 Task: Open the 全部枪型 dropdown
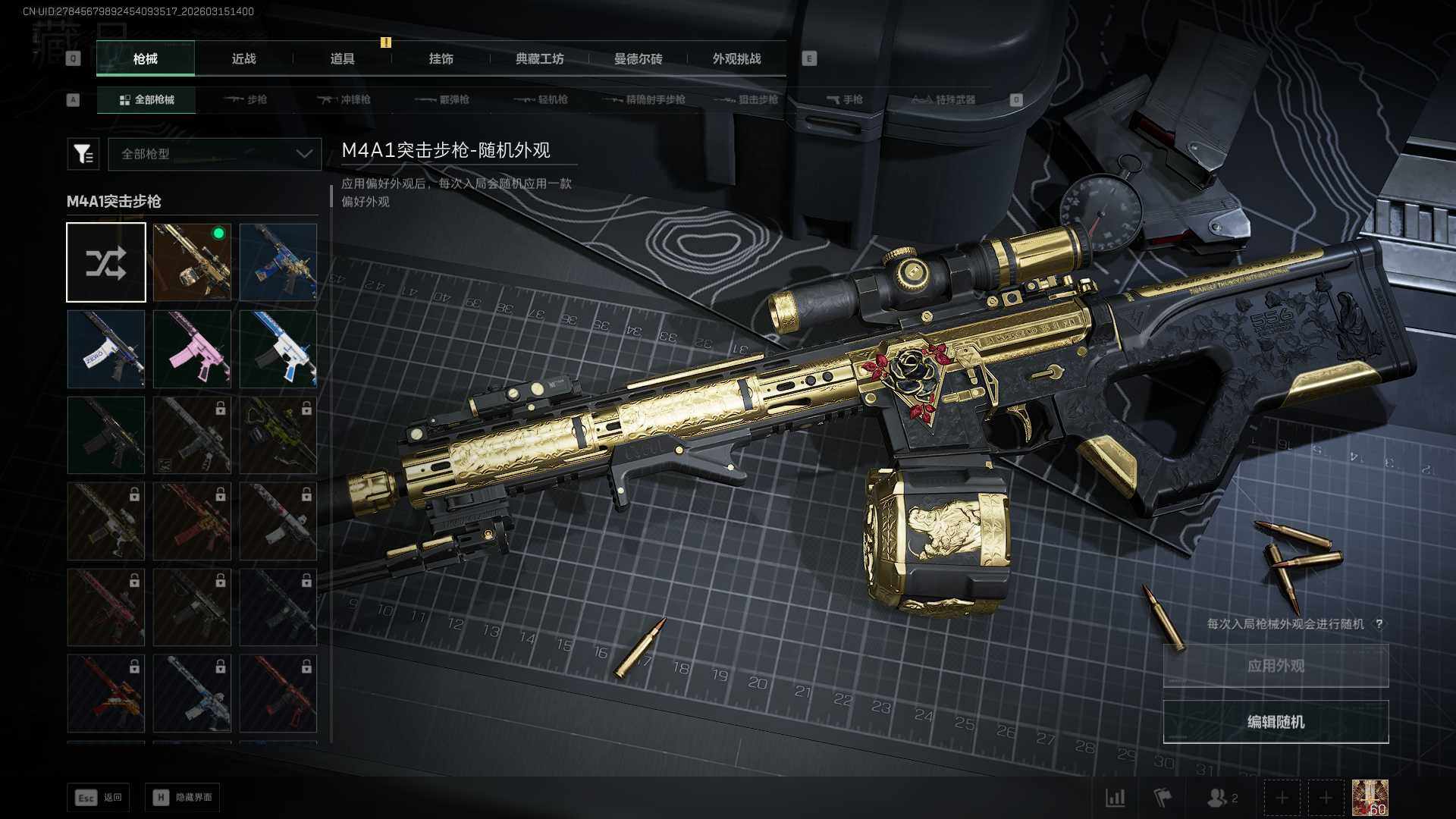pyautogui.click(x=215, y=154)
